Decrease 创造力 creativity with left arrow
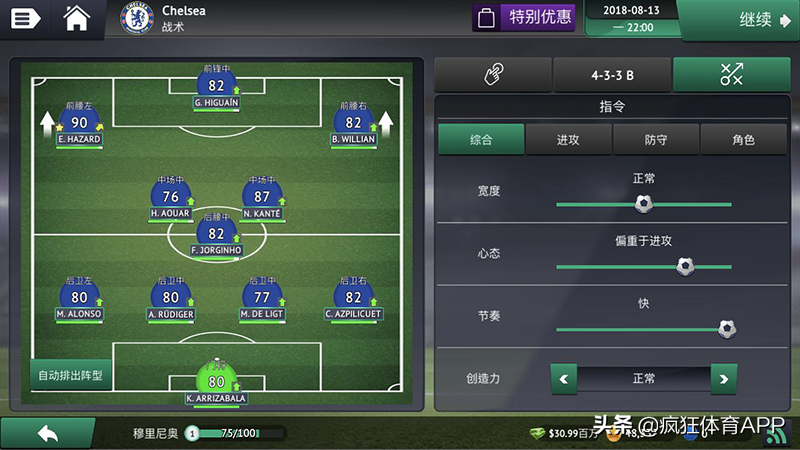Screen dimensions: 800x450 [x=565, y=379]
